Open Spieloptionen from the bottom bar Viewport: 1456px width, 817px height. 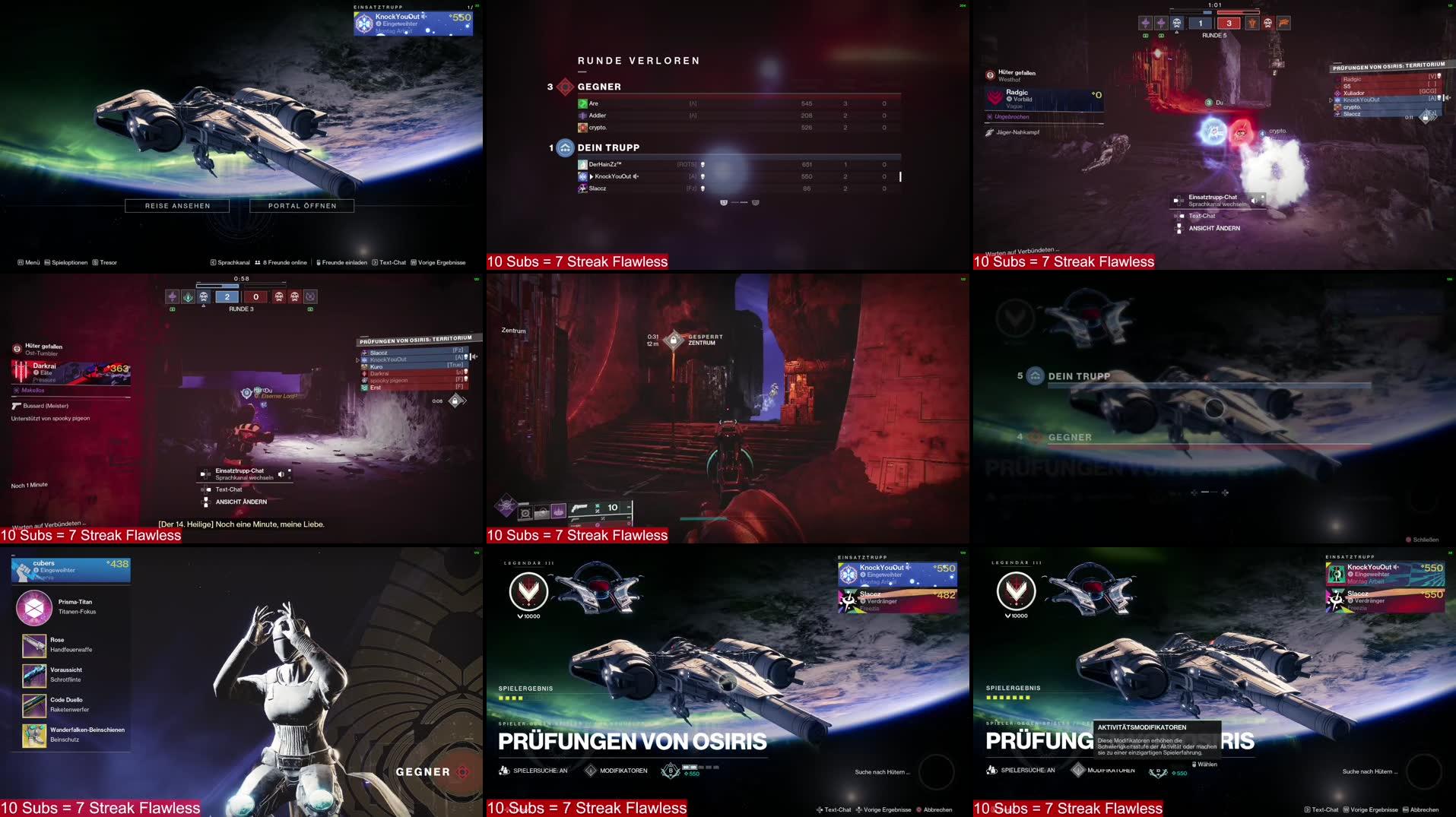point(68,261)
